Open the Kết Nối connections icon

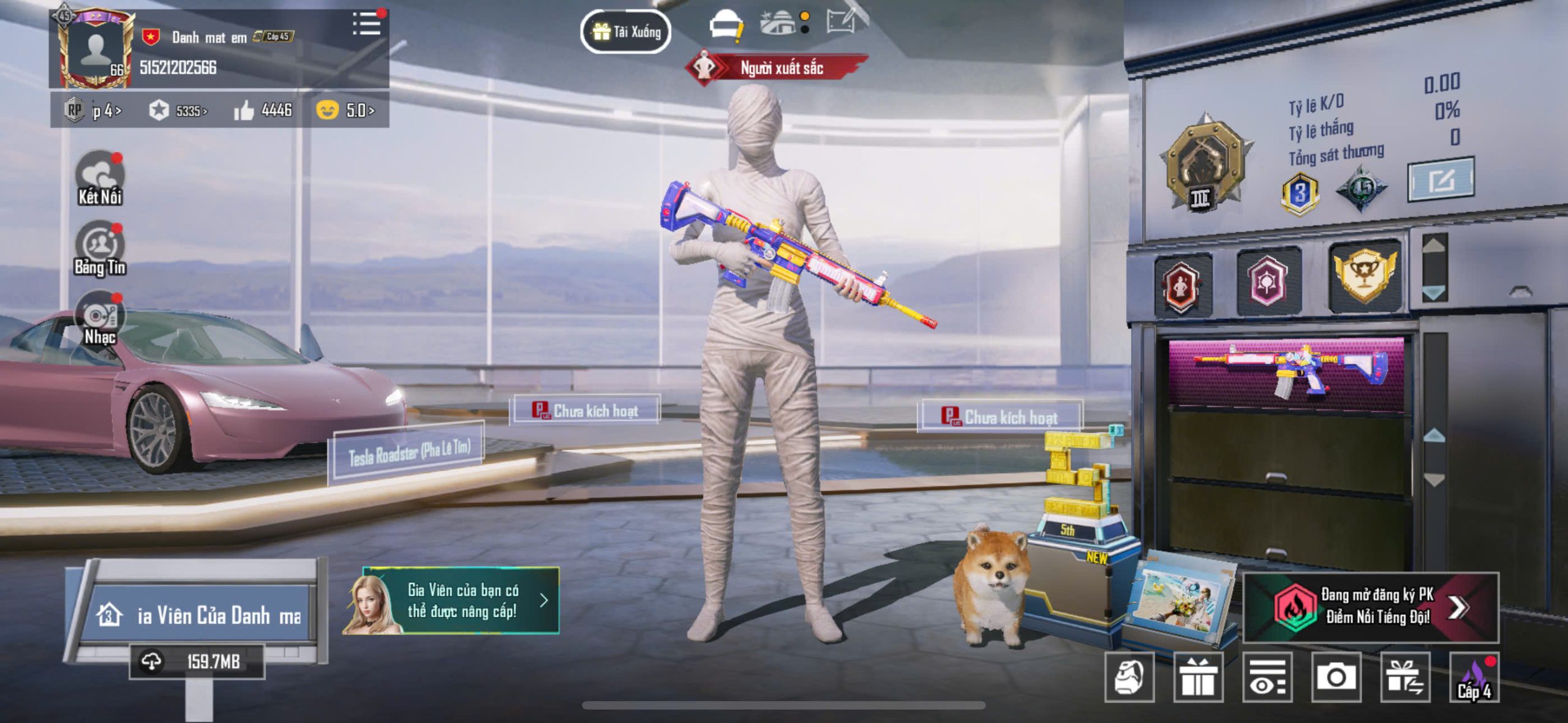pyautogui.click(x=99, y=178)
